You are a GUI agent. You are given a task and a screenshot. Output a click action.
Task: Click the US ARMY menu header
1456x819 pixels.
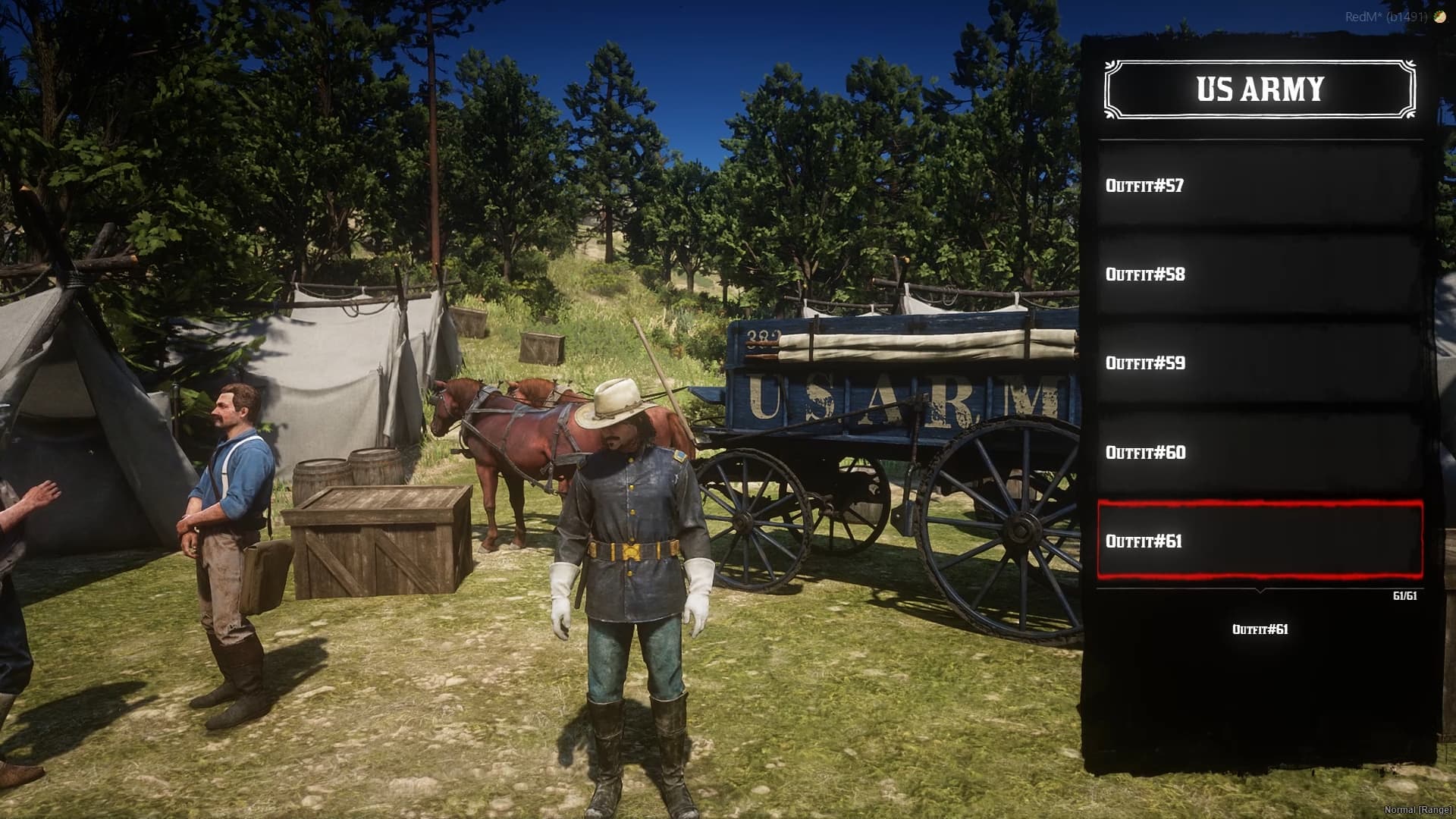pyautogui.click(x=1259, y=90)
